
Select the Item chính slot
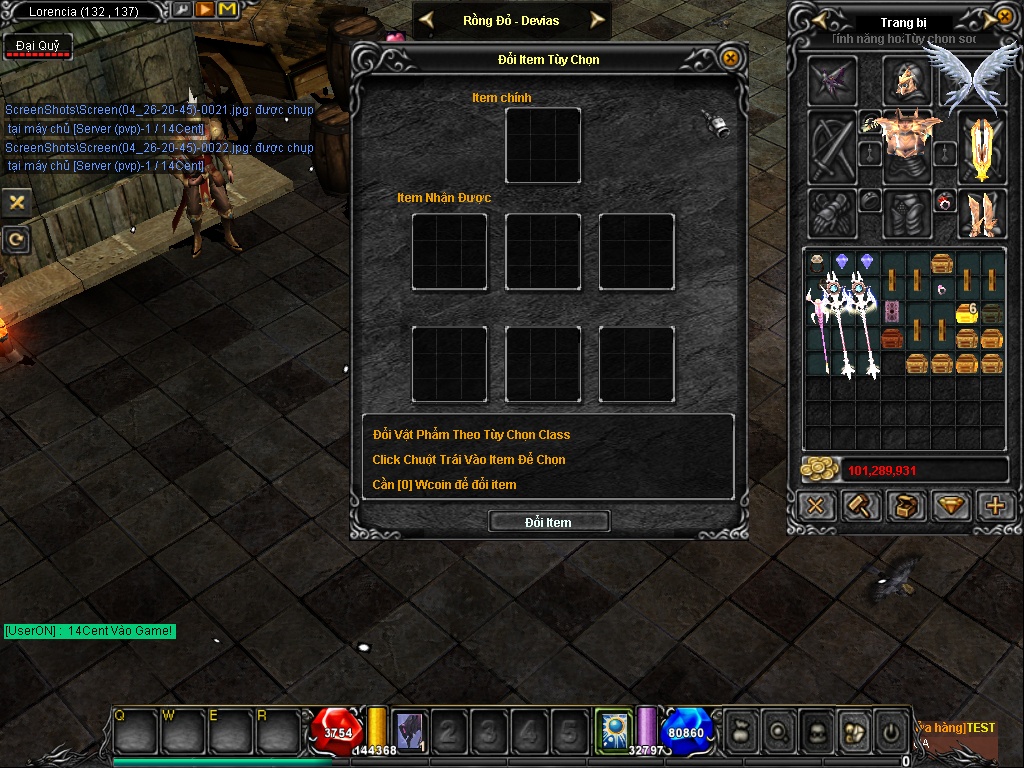click(x=543, y=146)
